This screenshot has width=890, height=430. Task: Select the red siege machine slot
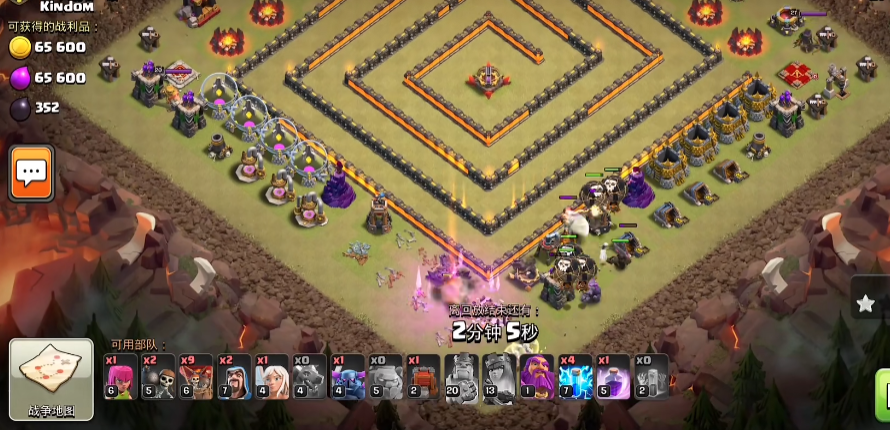(x=424, y=377)
